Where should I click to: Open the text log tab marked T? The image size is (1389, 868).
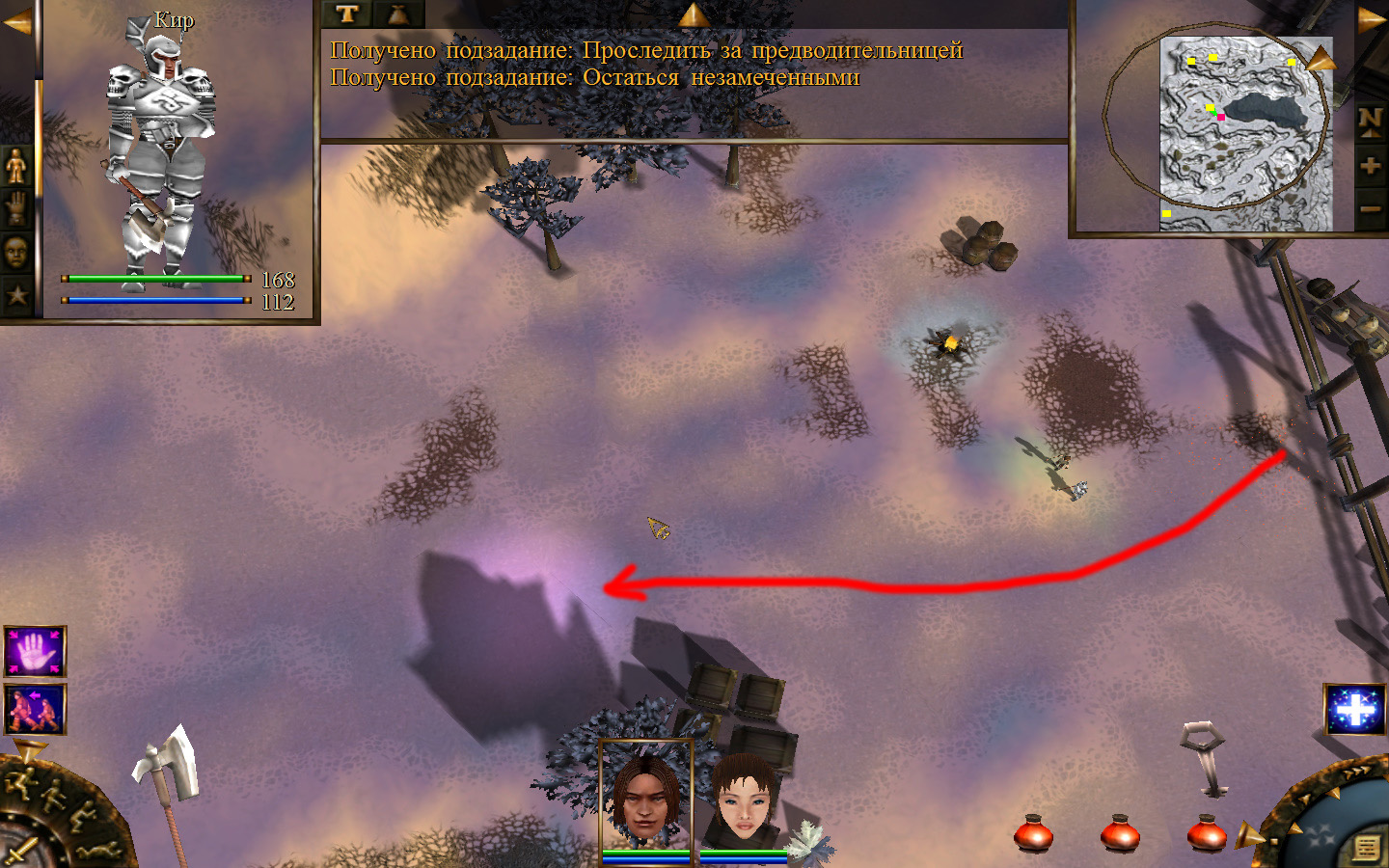pyautogui.click(x=346, y=14)
